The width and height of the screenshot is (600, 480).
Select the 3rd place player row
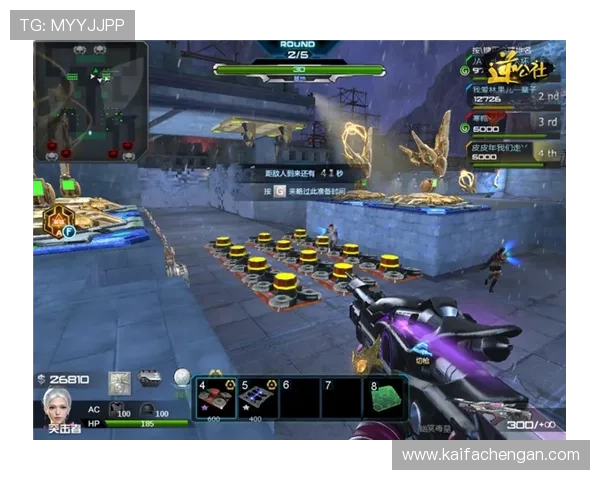coord(514,123)
